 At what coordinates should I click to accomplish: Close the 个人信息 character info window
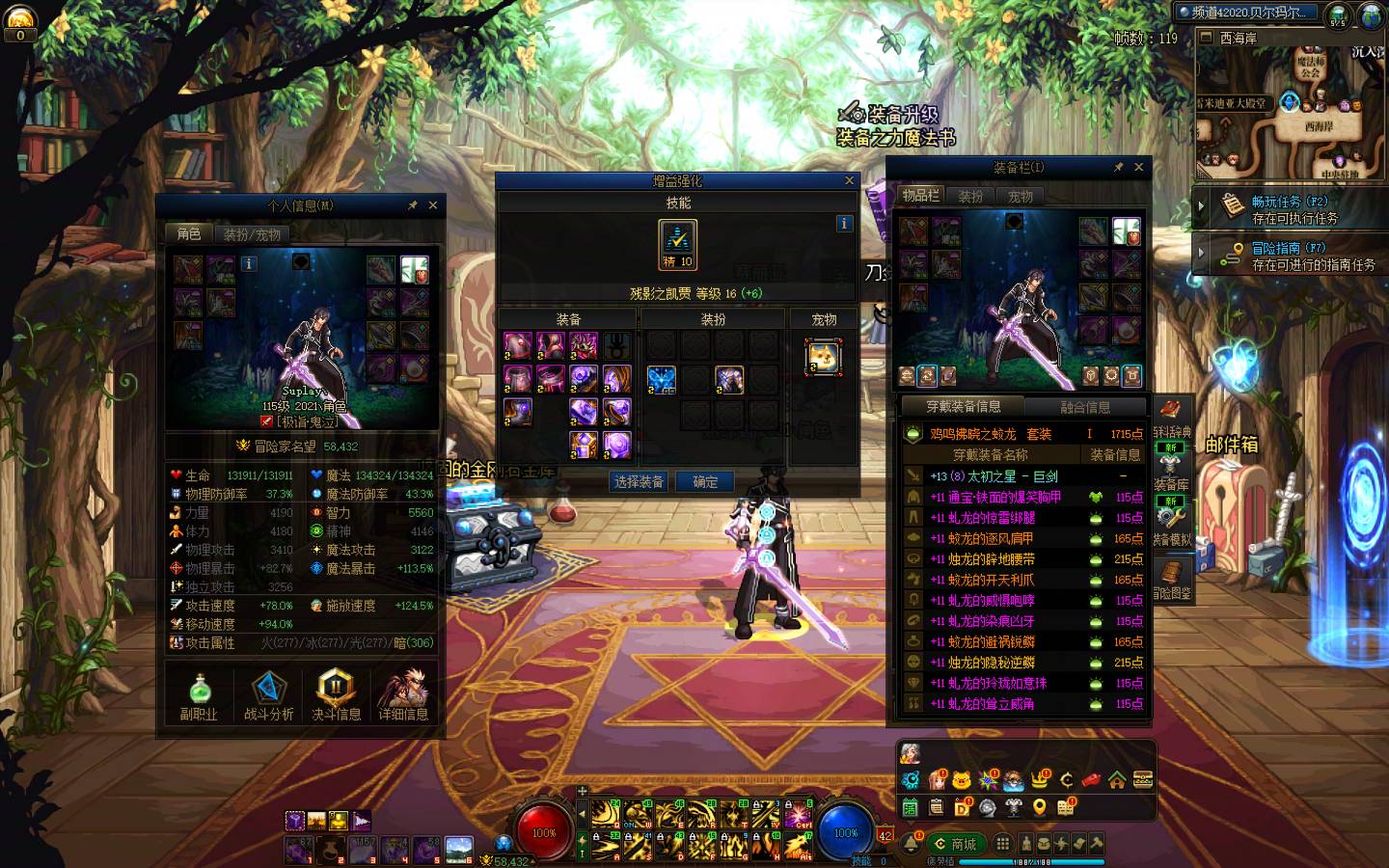[433, 205]
